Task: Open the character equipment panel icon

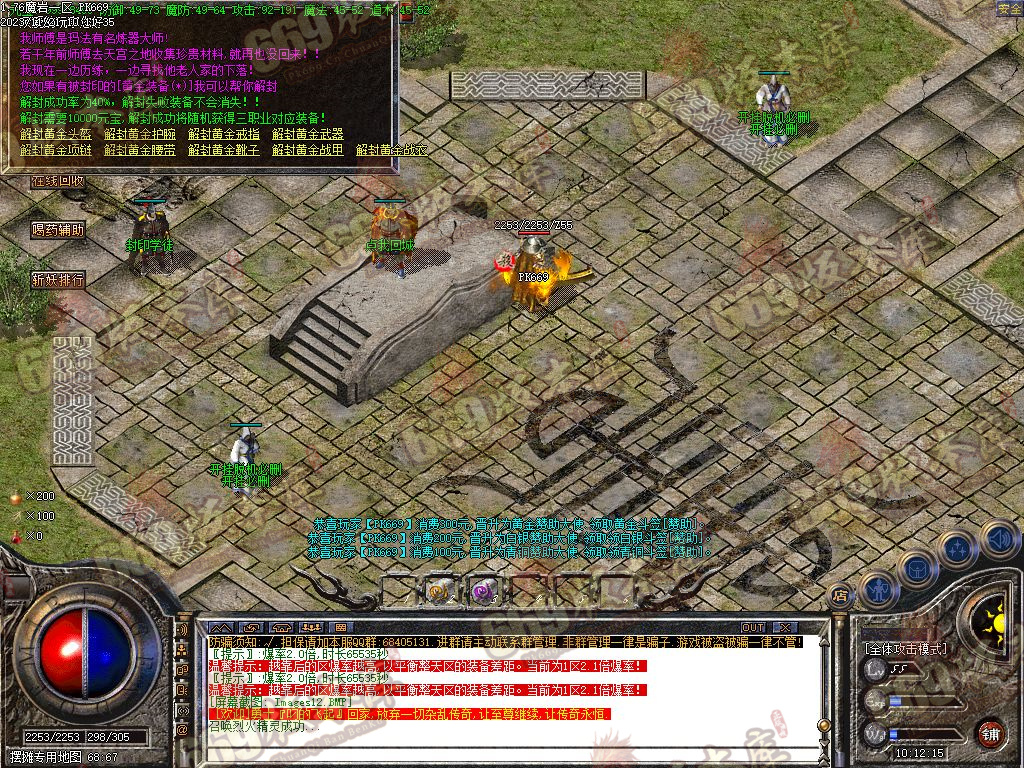Action: click(877, 590)
